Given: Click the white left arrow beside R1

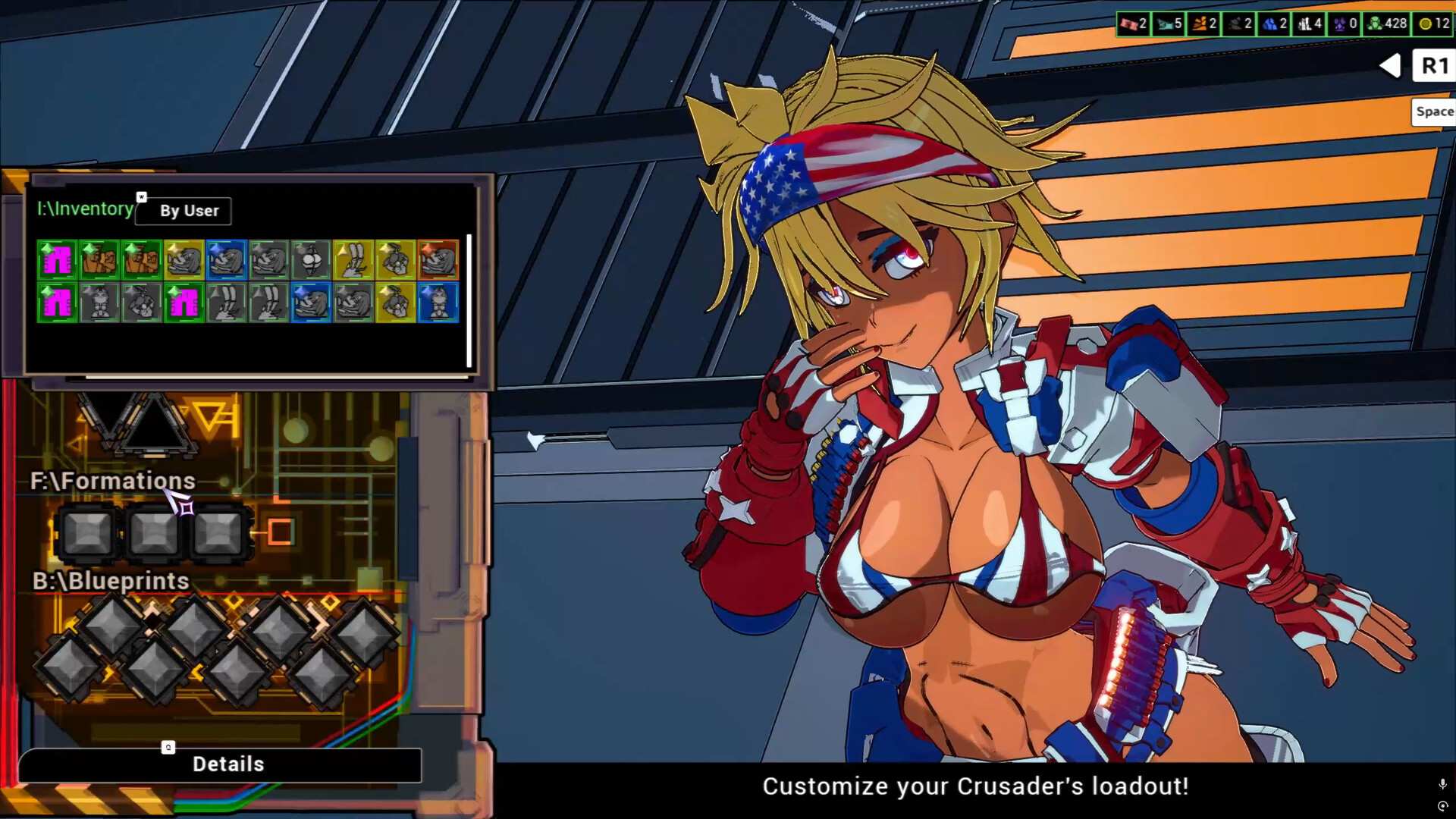Looking at the screenshot, I should [x=1390, y=66].
